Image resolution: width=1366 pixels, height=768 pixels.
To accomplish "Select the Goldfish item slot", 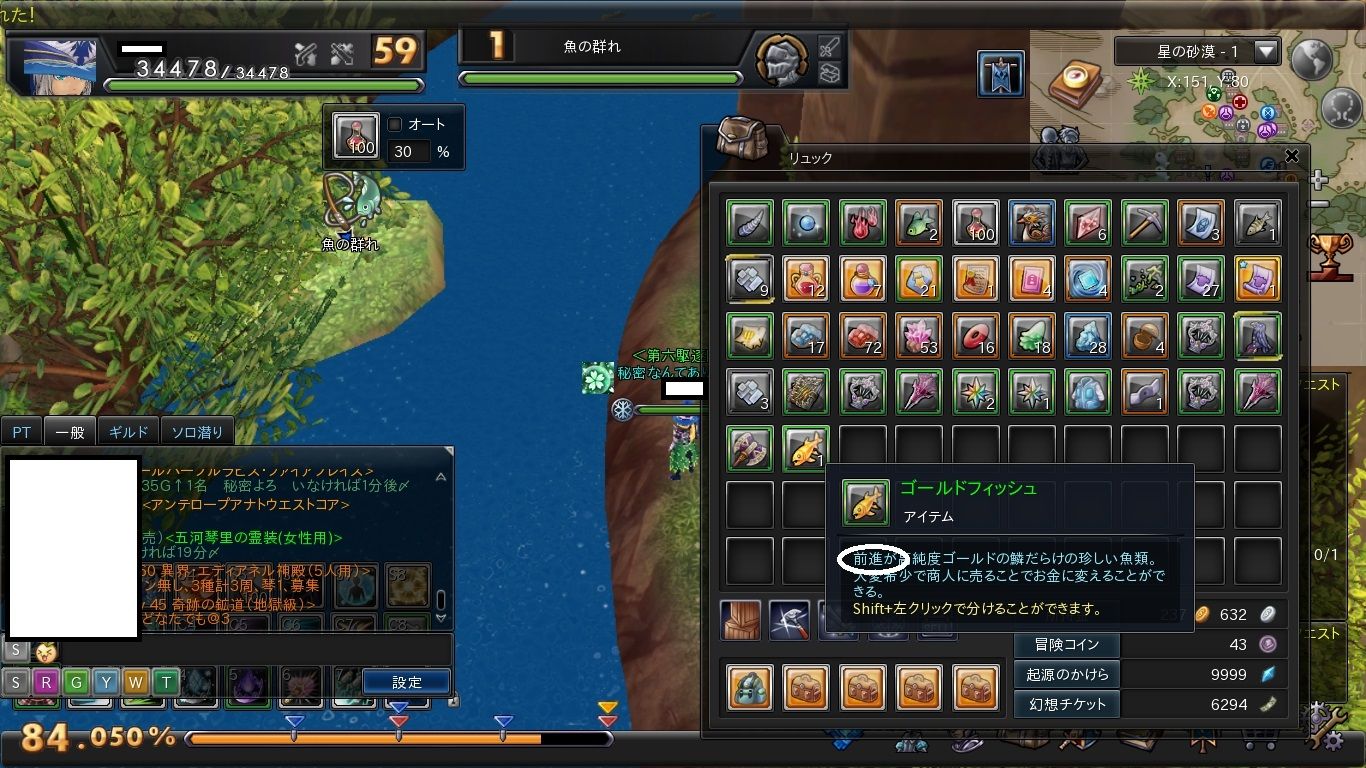I will (806, 448).
